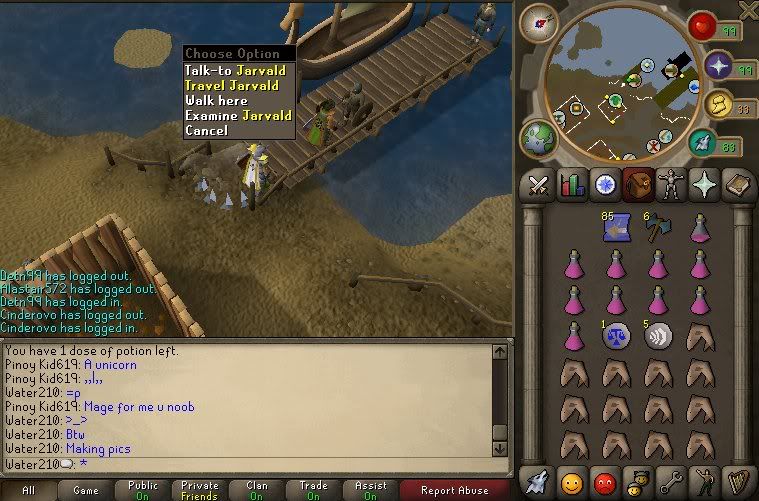Cancel the Choose Option menu
This screenshot has height=501, width=759.
coord(206,130)
